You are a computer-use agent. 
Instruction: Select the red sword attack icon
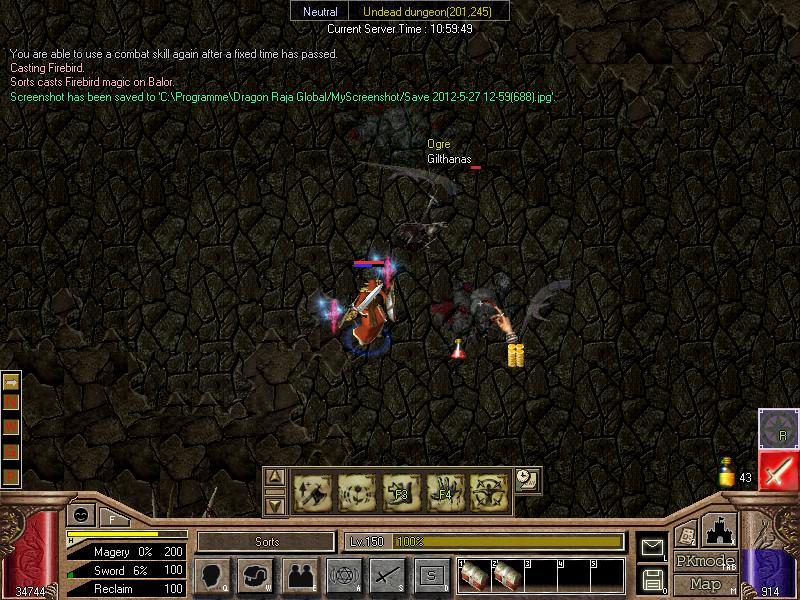click(x=778, y=471)
